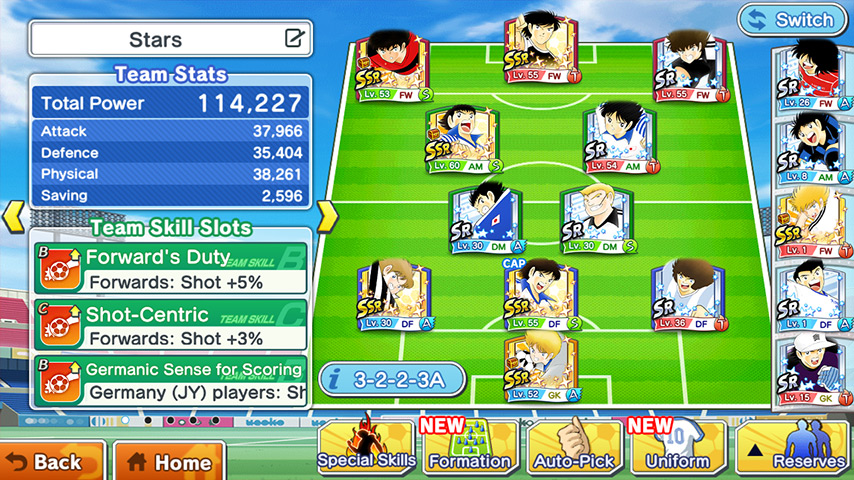Return to the Home screen
The height and width of the screenshot is (480, 854).
(x=168, y=461)
